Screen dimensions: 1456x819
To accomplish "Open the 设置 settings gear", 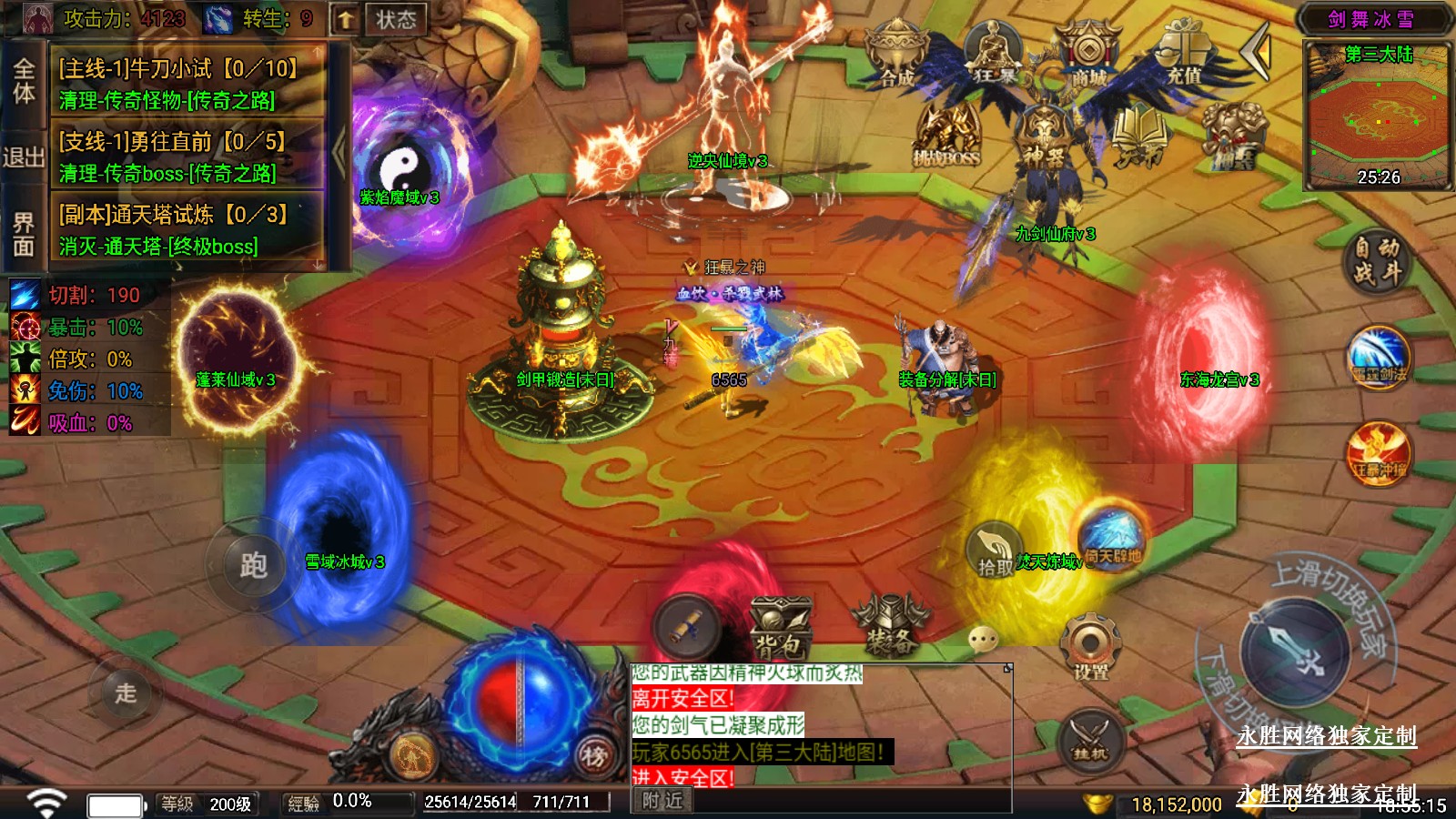I will (x=1090, y=648).
